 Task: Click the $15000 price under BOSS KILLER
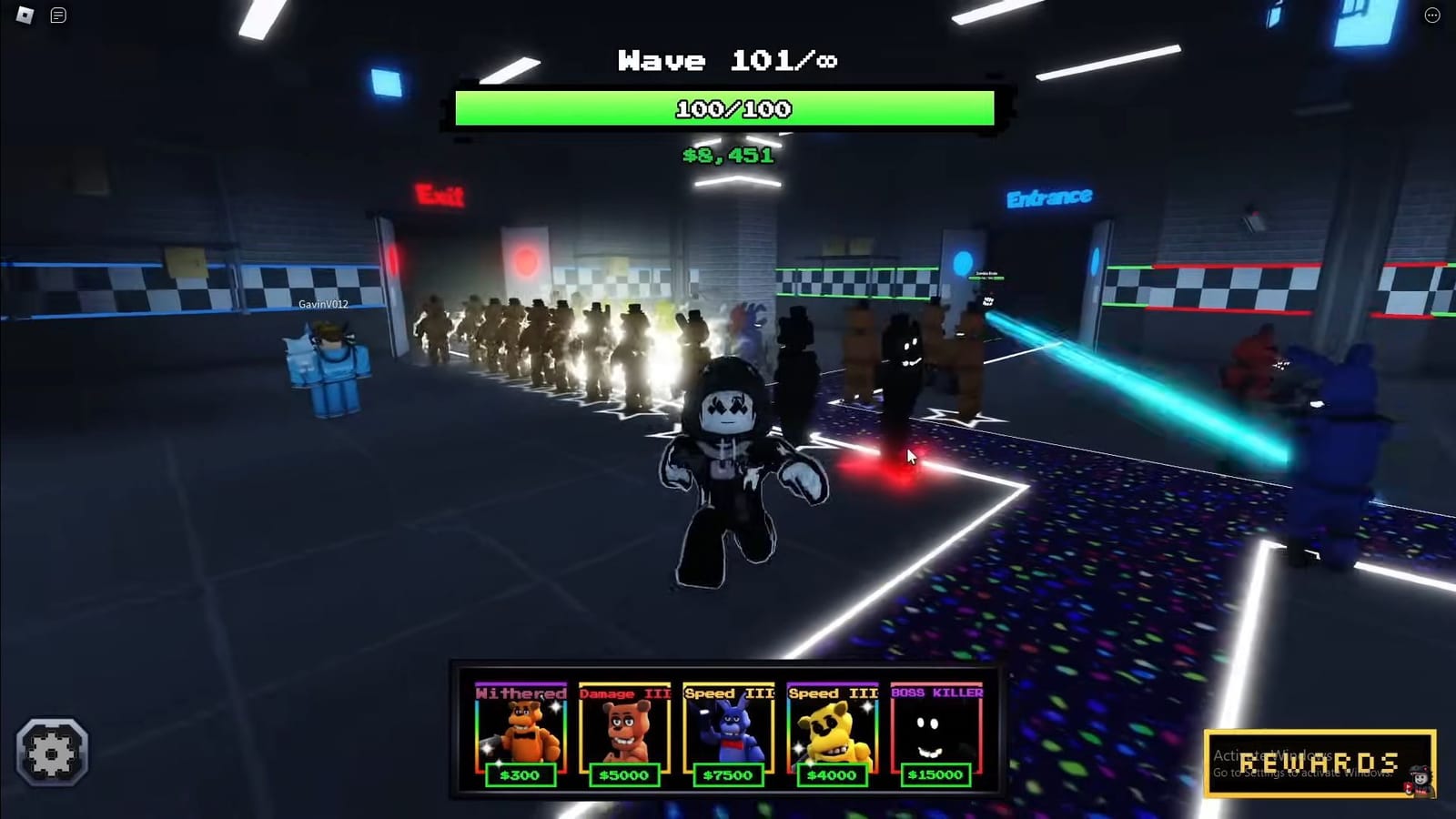[935, 775]
